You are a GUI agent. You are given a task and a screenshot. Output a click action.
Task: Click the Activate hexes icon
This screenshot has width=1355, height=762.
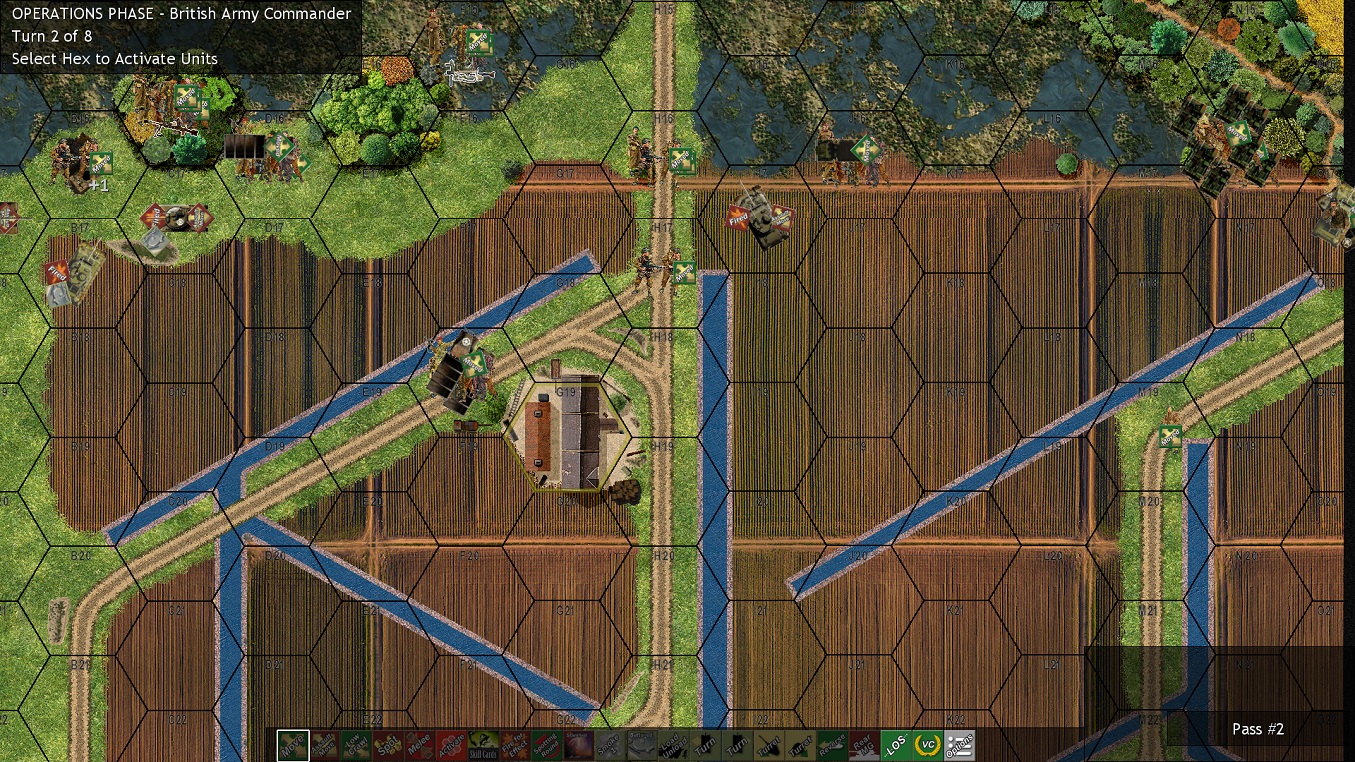pos(453,745)
